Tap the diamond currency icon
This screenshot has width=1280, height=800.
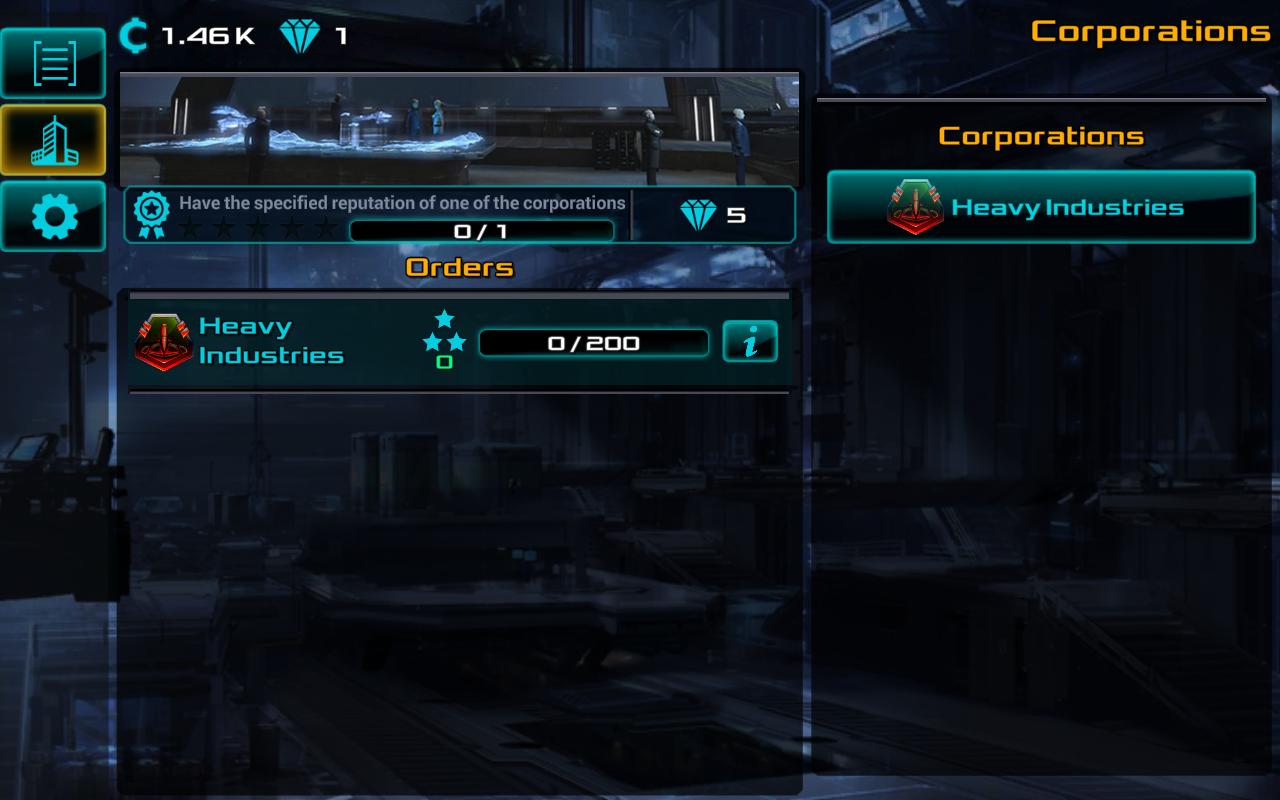point(298,37)
